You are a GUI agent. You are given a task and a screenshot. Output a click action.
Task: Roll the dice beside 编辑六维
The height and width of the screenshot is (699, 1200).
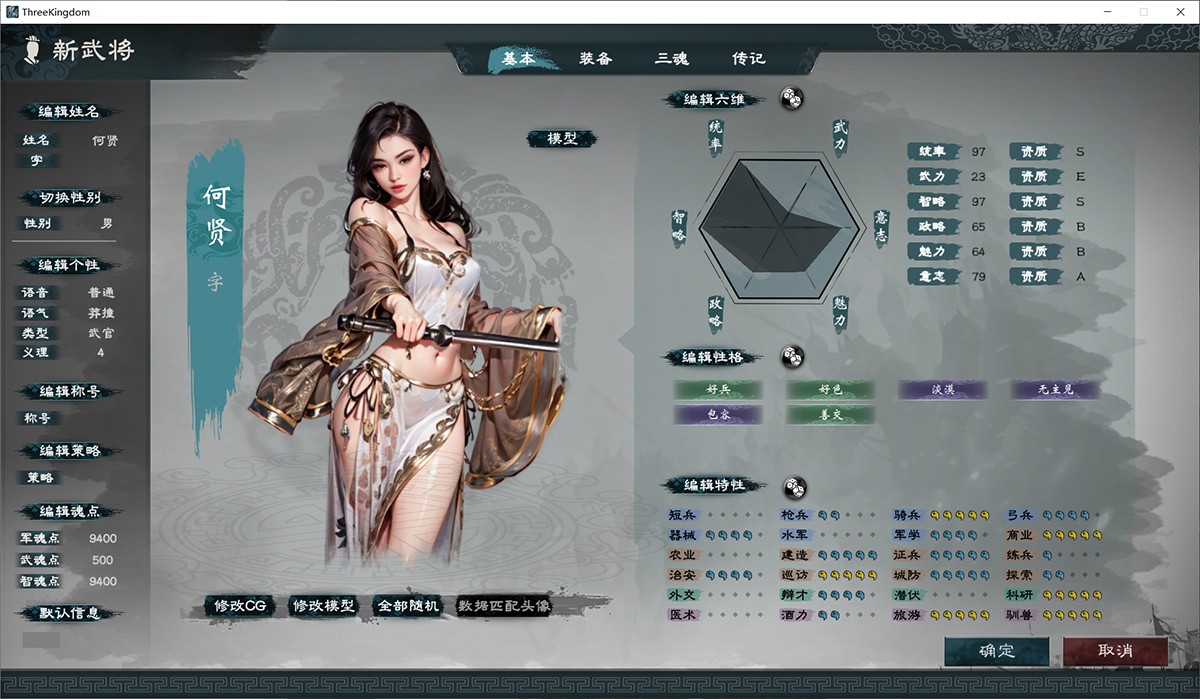(x=791, y=99)
